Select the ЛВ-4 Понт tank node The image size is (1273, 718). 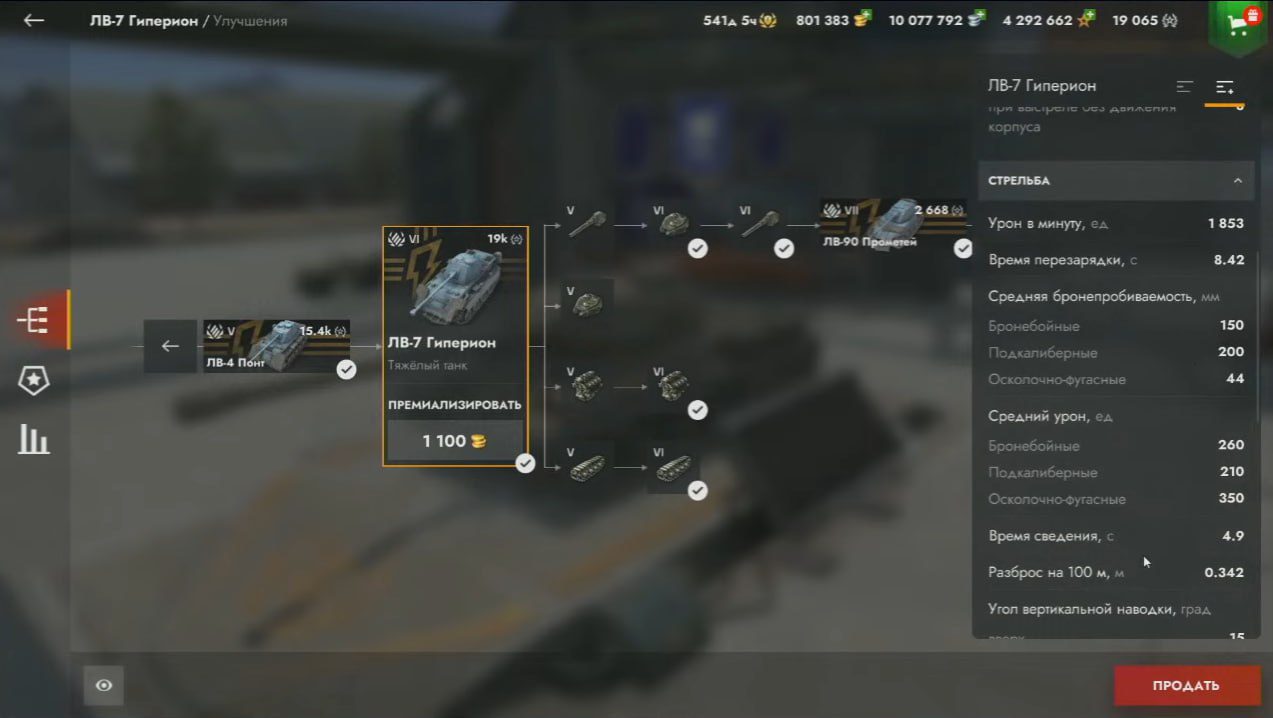pyautogui.click(x=277, y=346)
